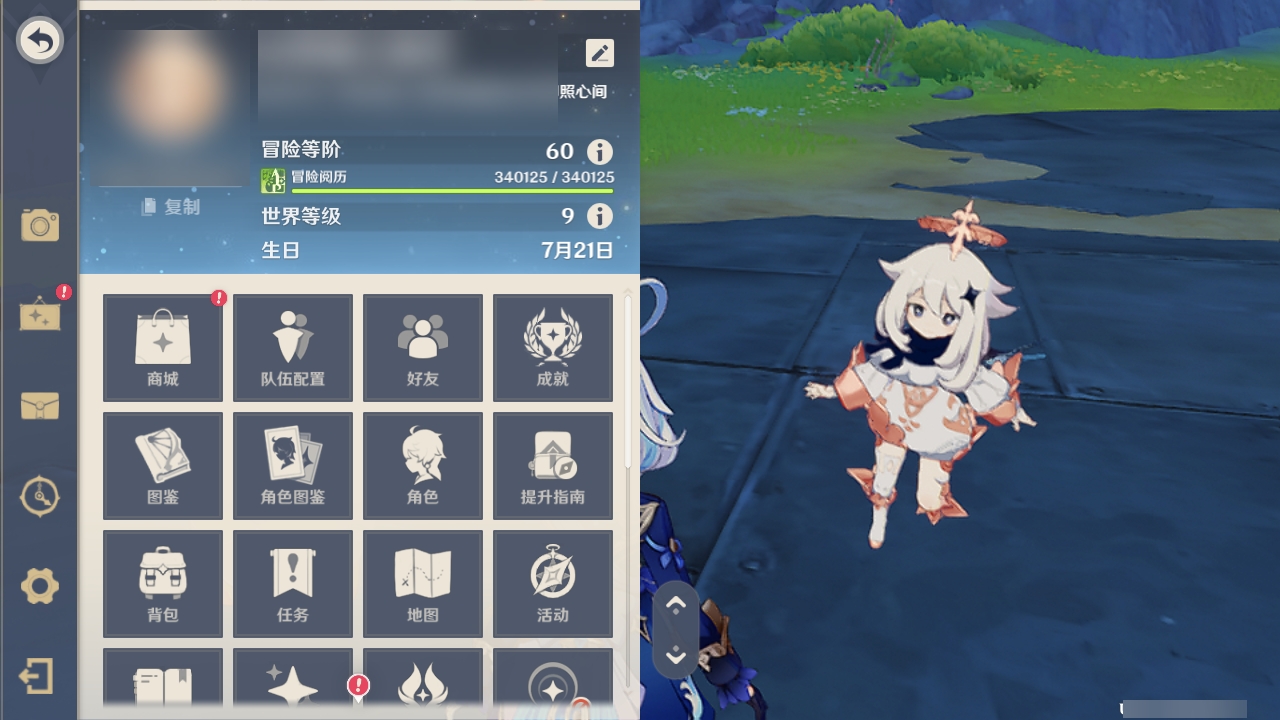This screenshot has height=720, width=1280.
Task: Open the 任务 quest journal
Action: (x=293, y=583)
